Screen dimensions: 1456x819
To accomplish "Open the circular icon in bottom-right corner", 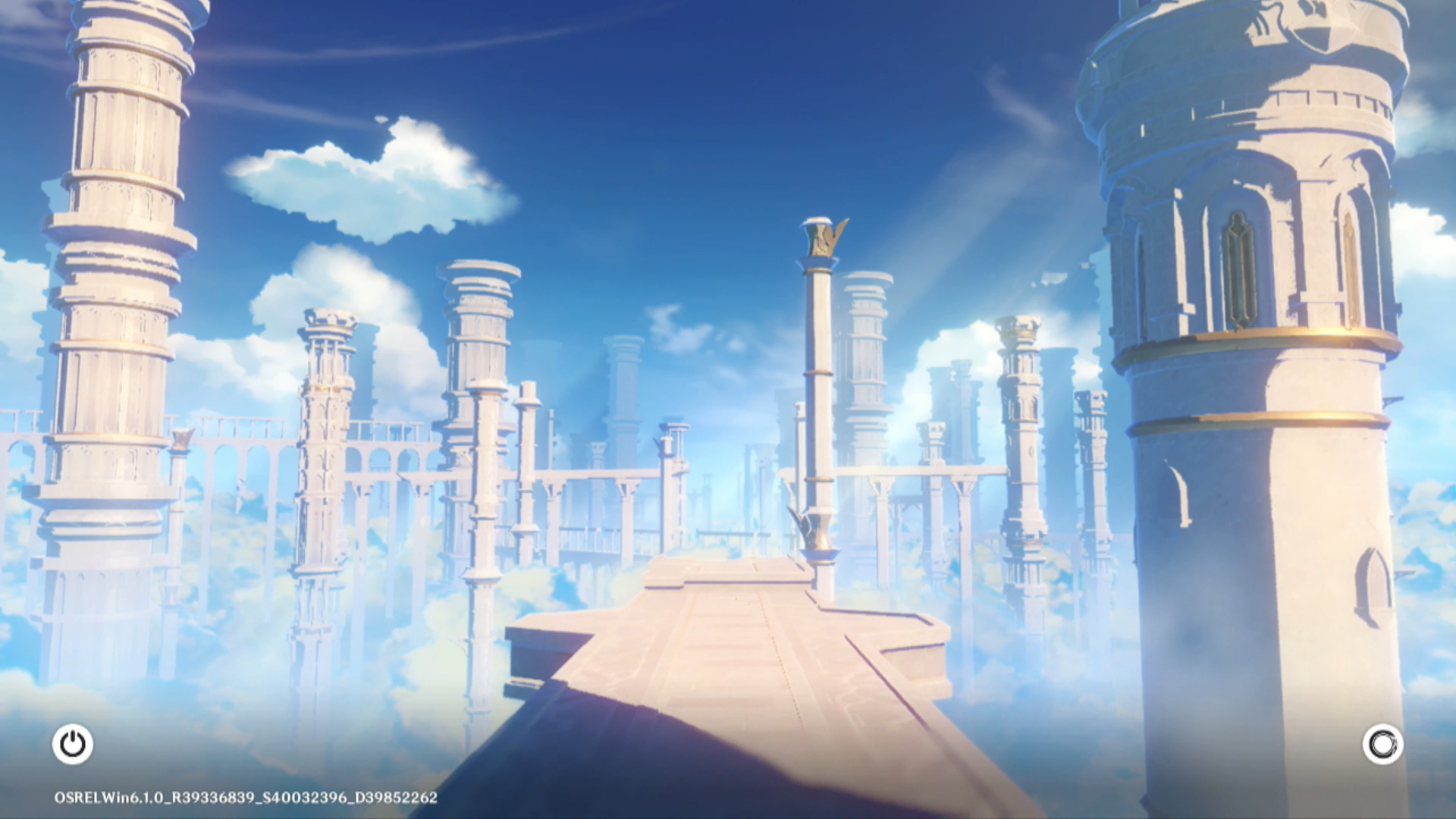I will coord(1382,744).
